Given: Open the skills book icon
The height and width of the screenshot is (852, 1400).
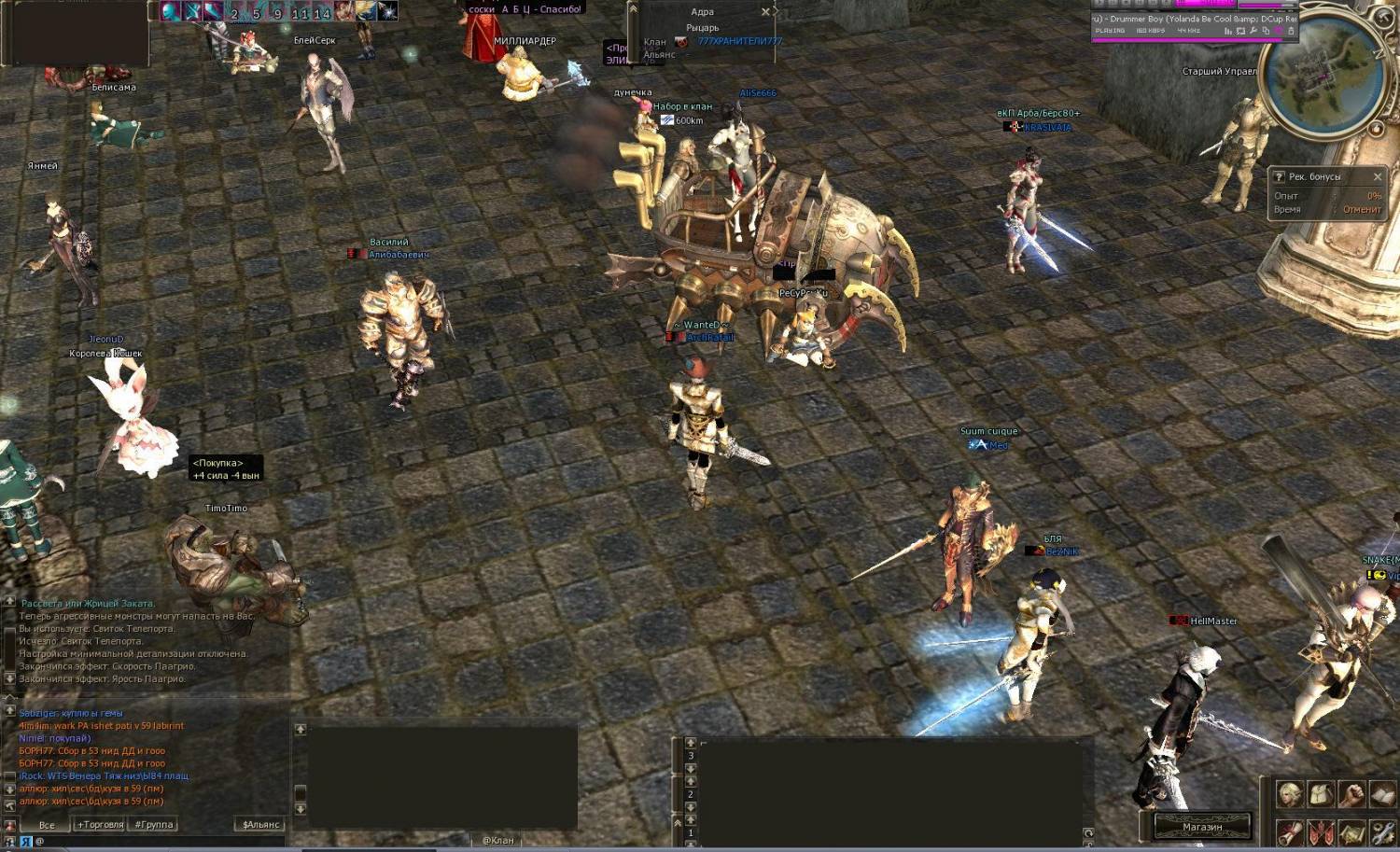Looking at the screenshot, I should pyautogui.click(x=1382, y=795).
